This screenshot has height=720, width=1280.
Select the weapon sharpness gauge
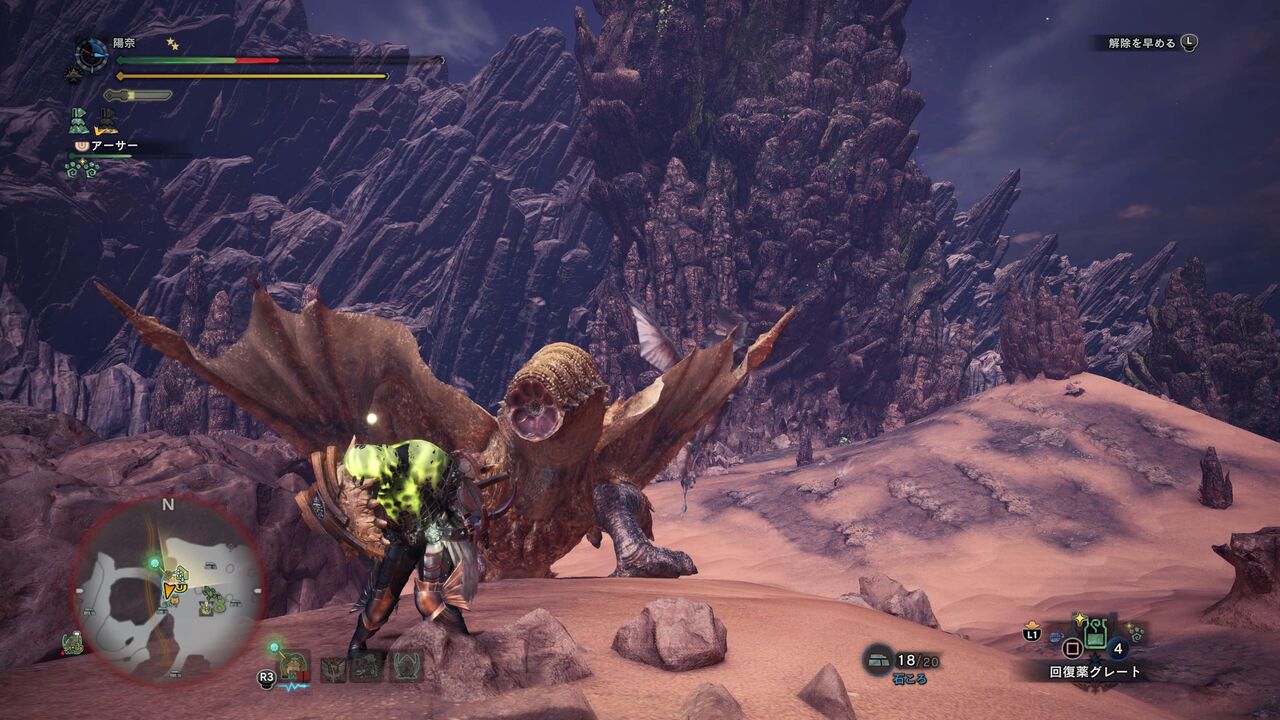pos(138,95)
